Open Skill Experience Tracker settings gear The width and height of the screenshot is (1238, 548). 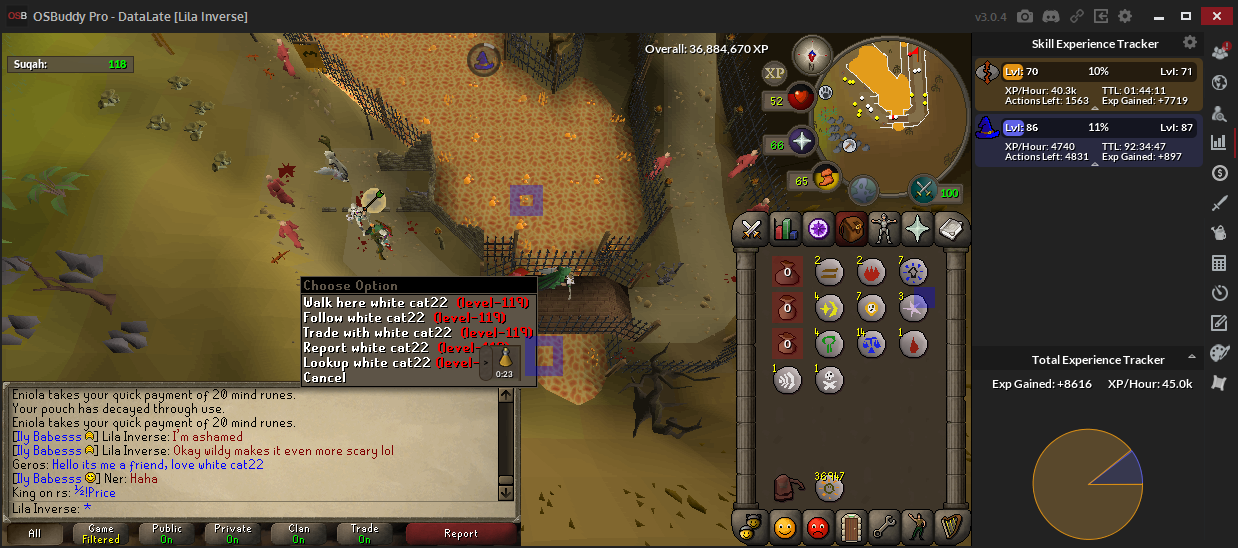pos(1190,43)
